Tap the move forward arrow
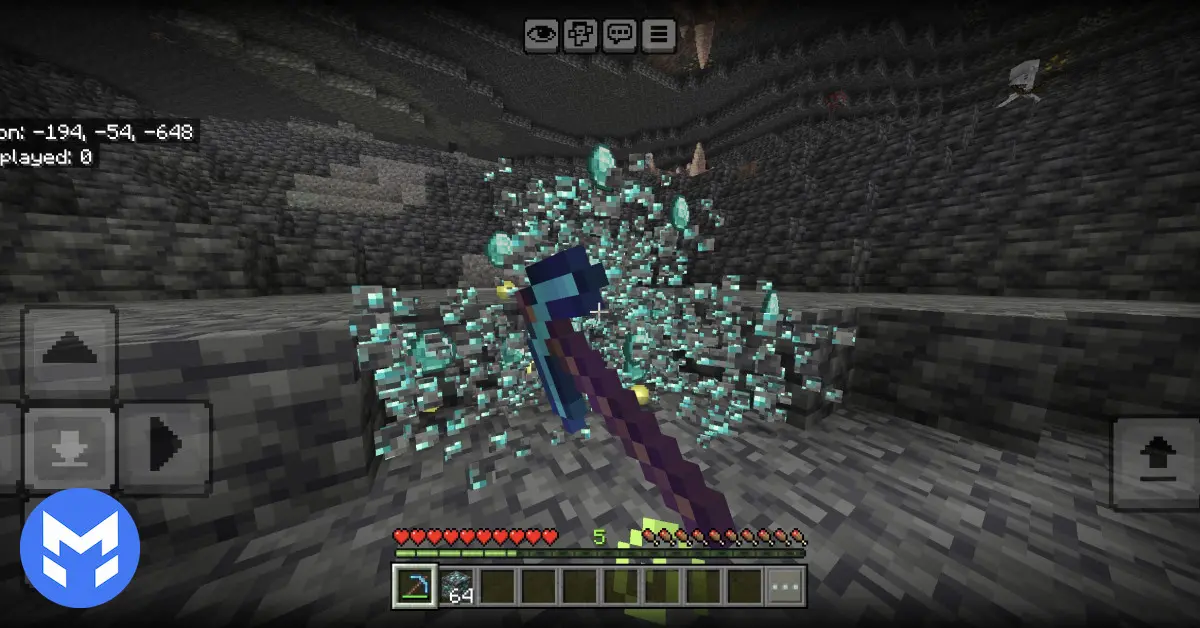The image size is (1200, 628). coord(69,351)
